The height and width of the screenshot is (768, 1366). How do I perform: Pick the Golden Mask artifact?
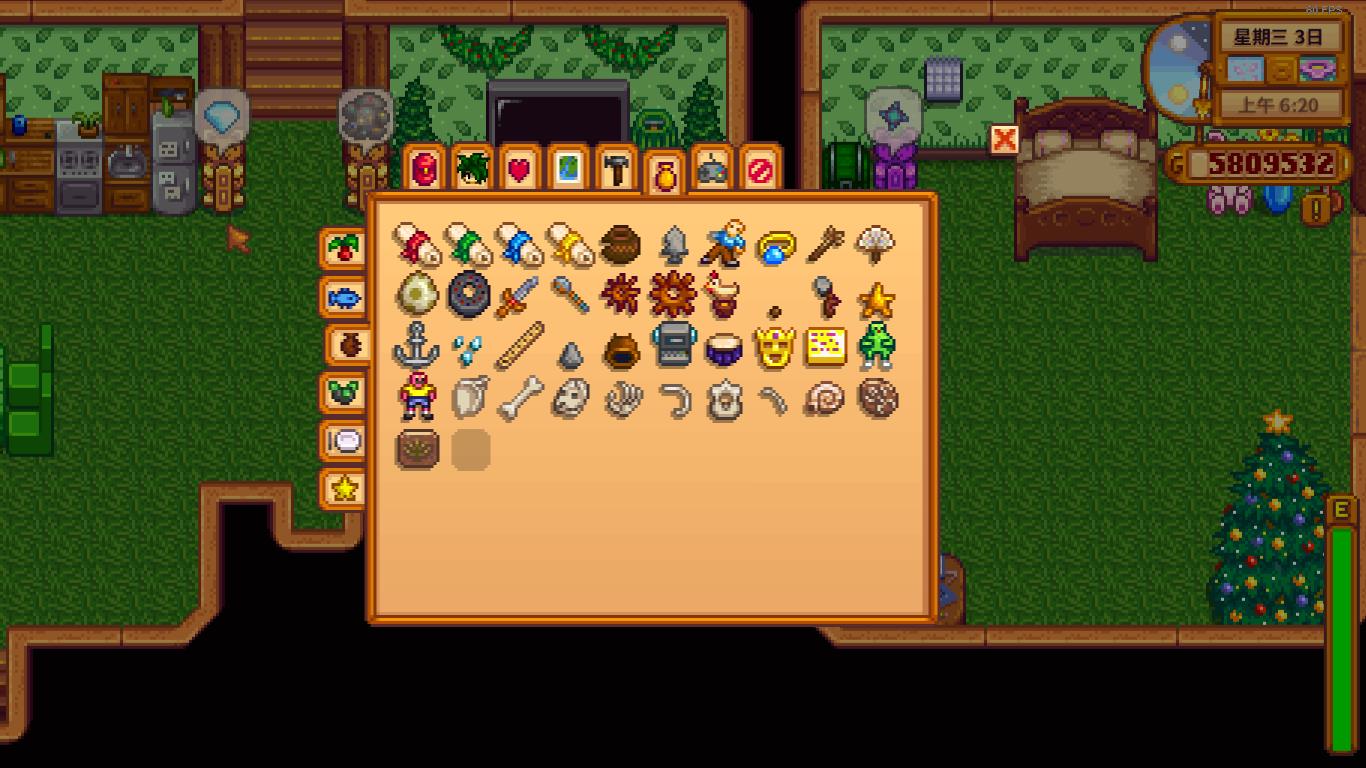coord(775,347)
